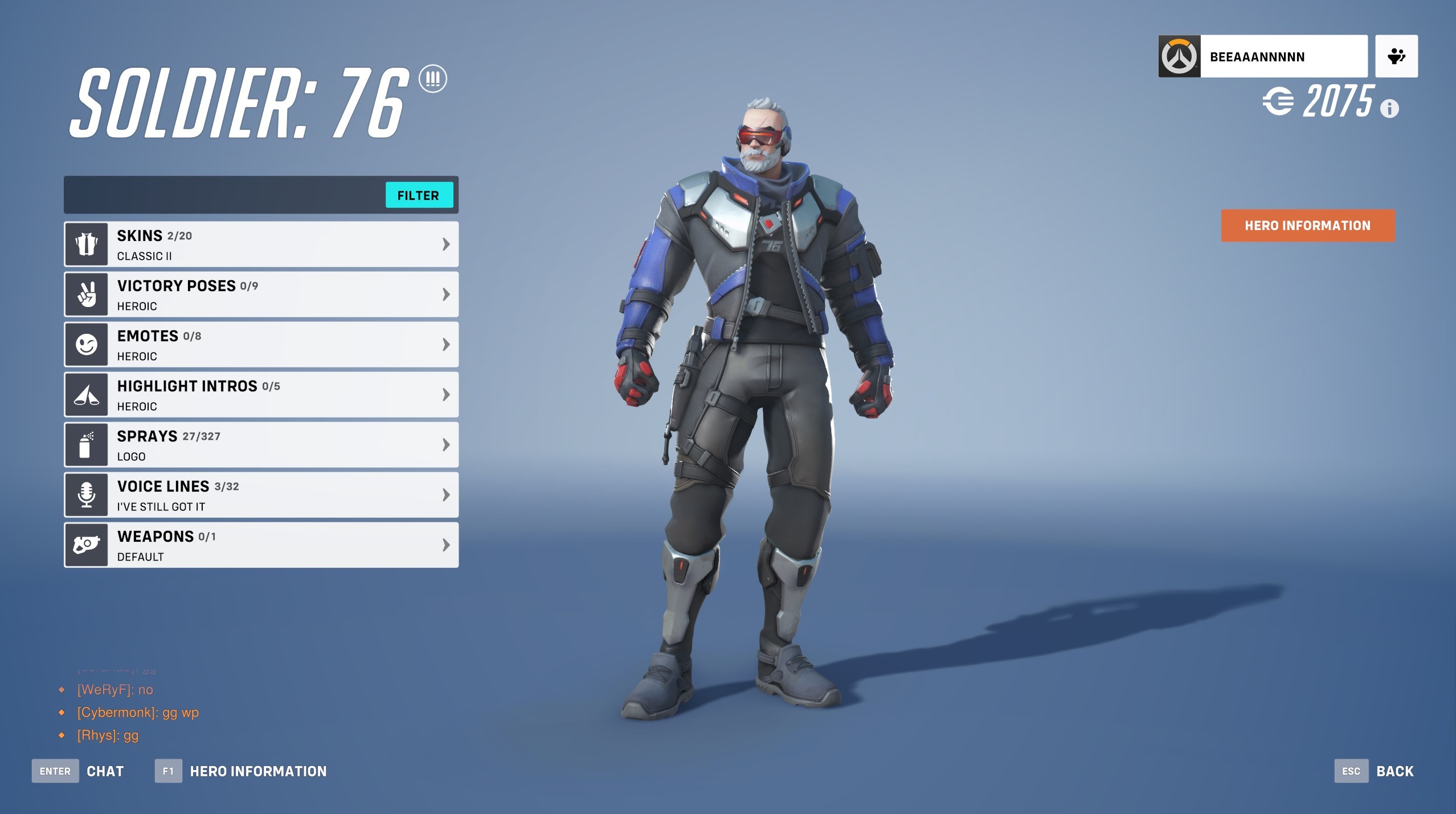
Task: Open the progression meter next to SOLDIER: 76
Action: point(433,79)
